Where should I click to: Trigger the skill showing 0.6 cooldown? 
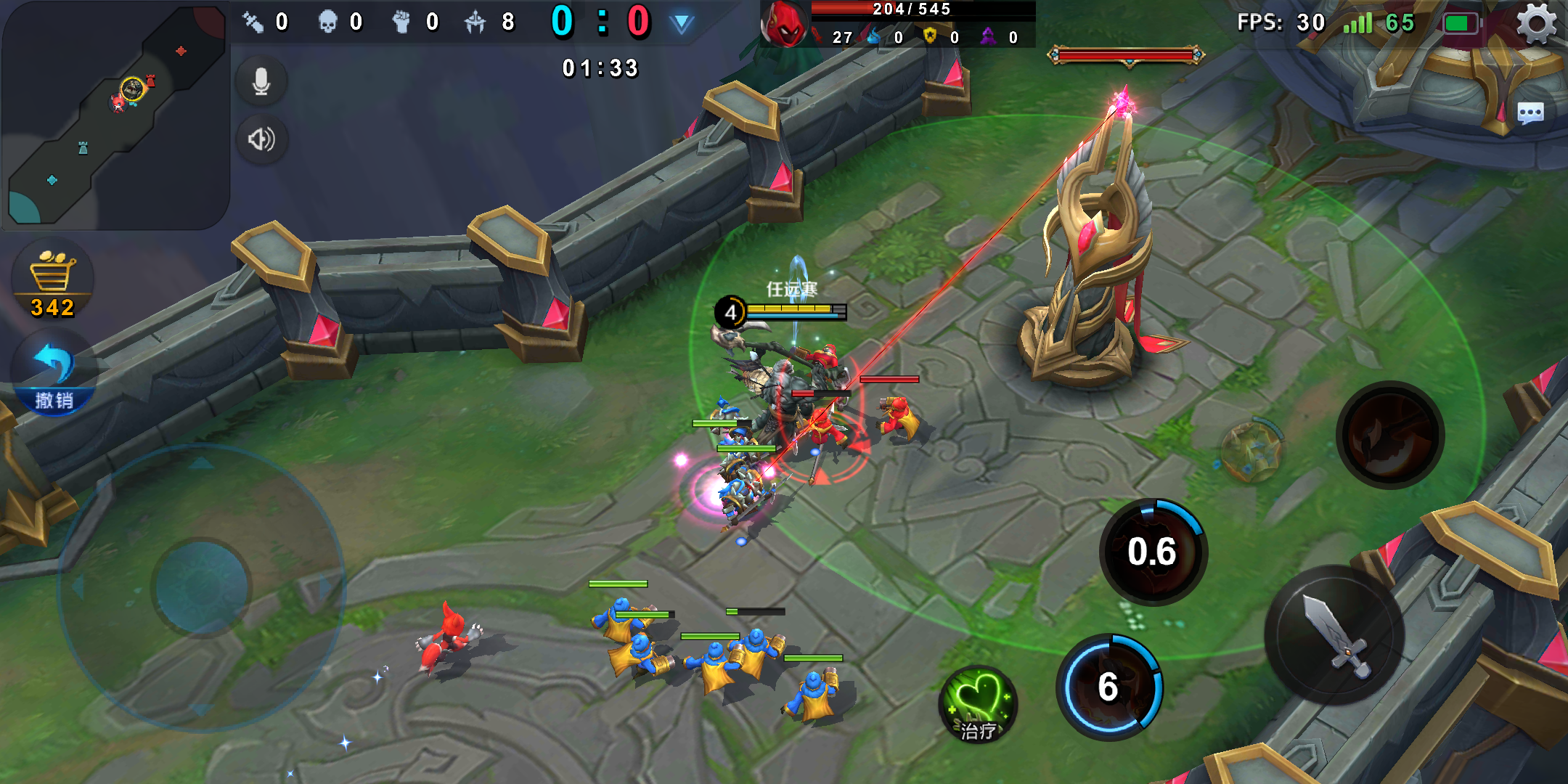[1153, 552]
